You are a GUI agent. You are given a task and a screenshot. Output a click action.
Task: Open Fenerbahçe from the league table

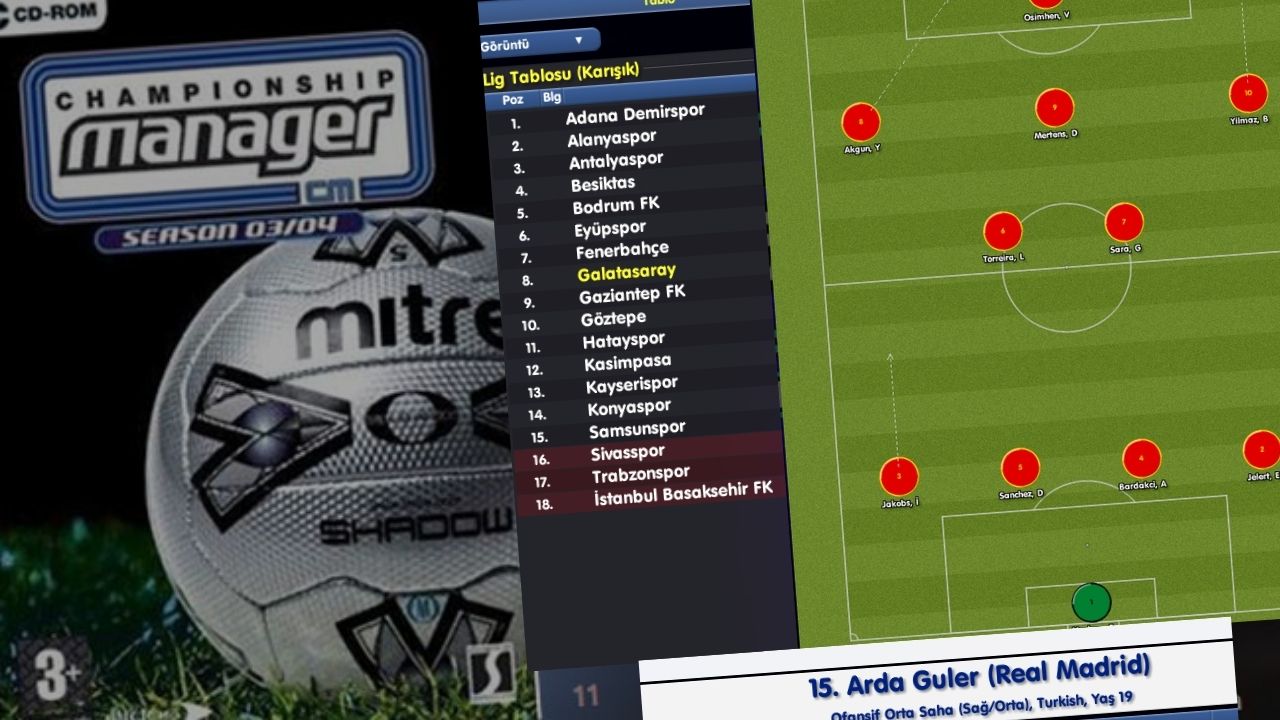pos(622,251)
